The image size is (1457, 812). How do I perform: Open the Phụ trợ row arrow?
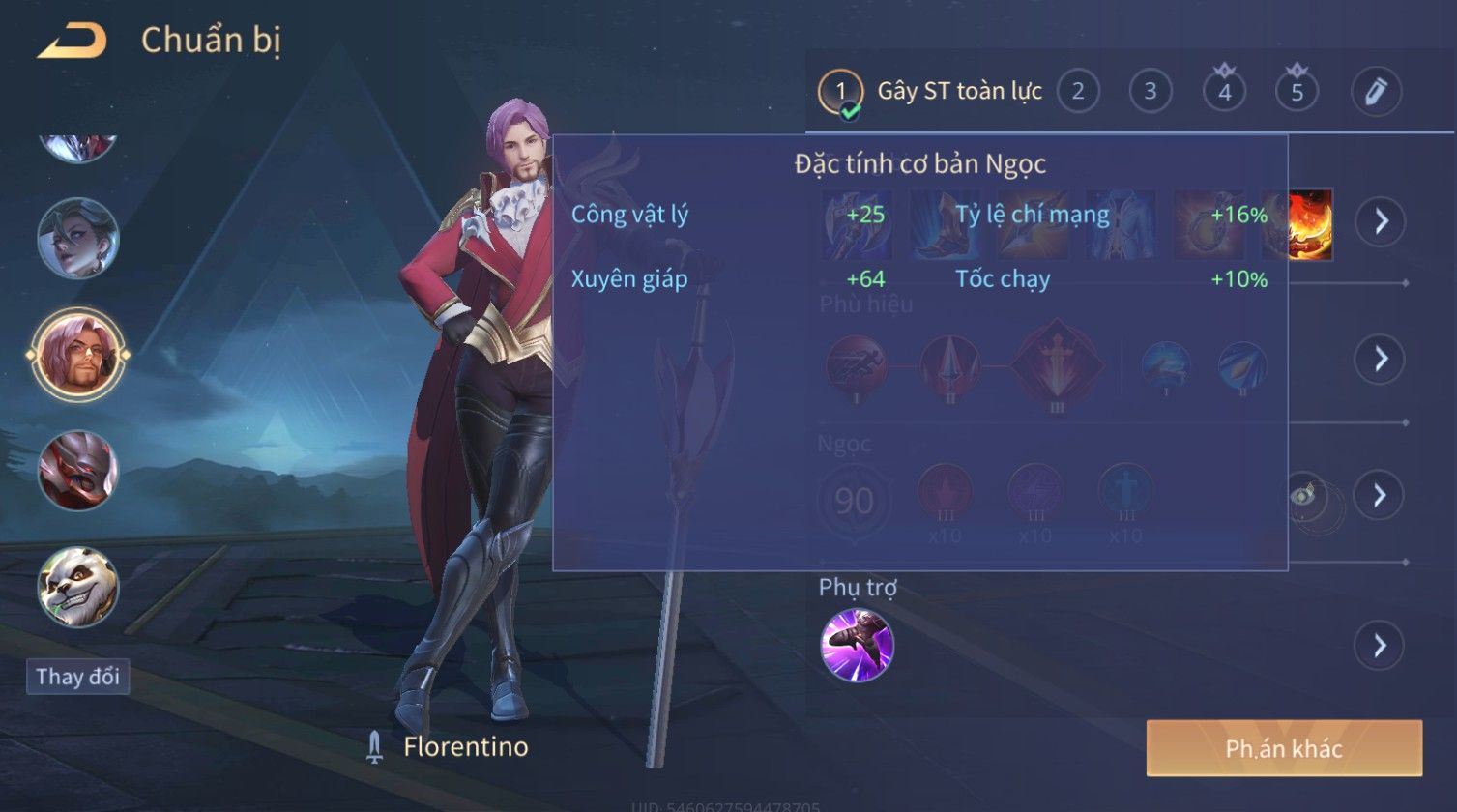coord(1380,646)
